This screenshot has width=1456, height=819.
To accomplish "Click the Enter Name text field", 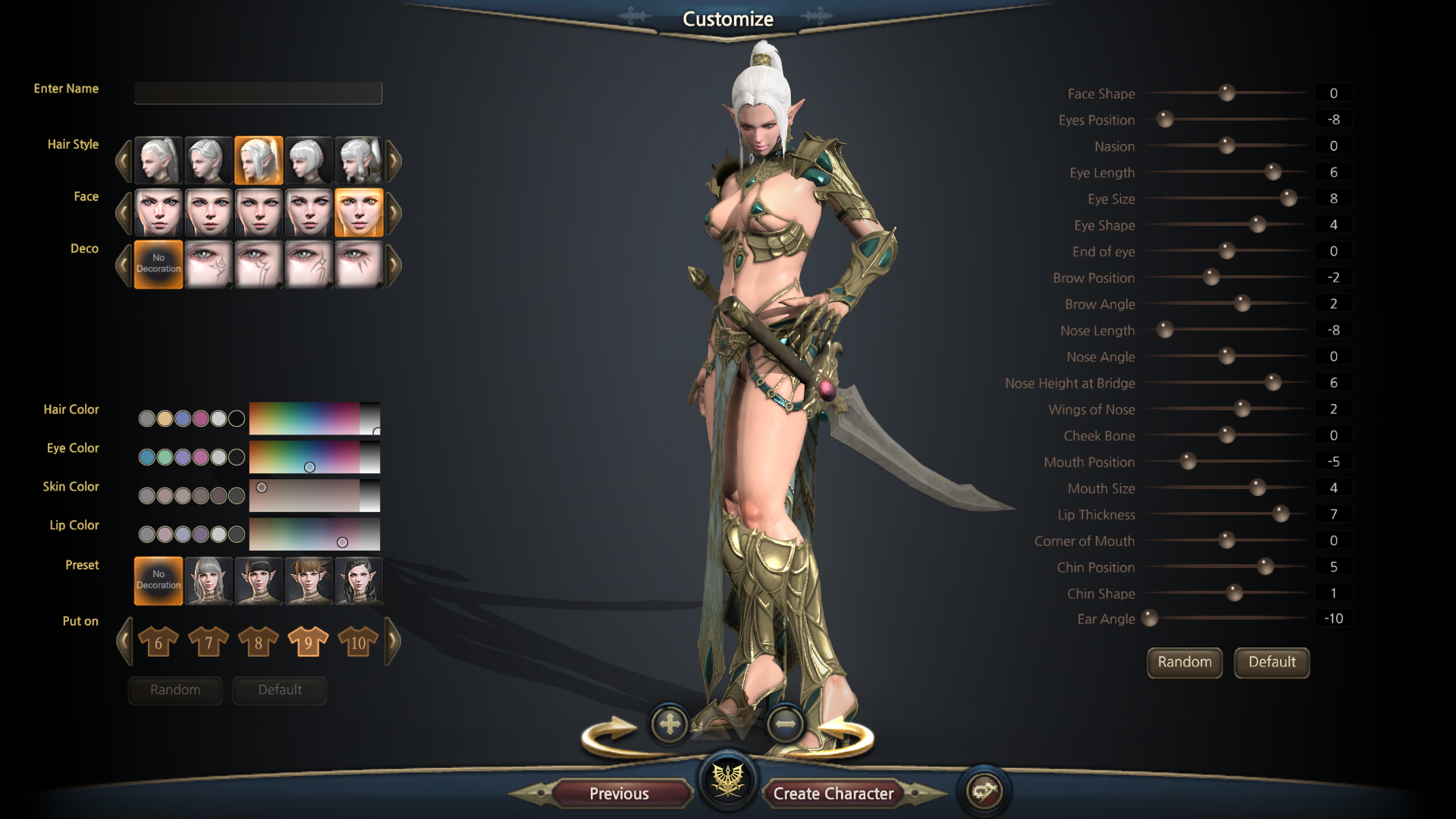I will (x=258, y=93).
